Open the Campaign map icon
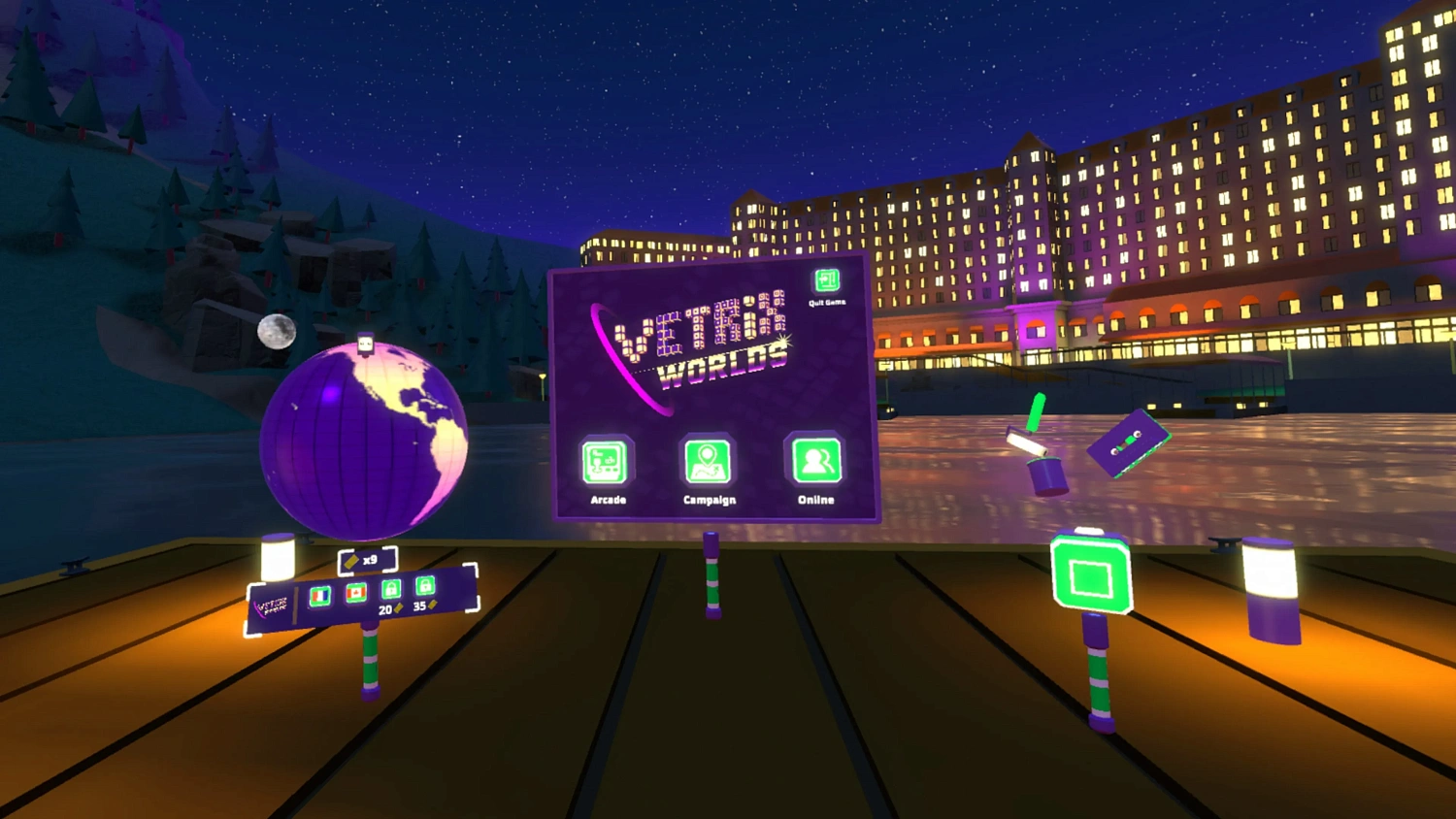Viewport: 1456px width, 819px height. [x=709, y=463]
